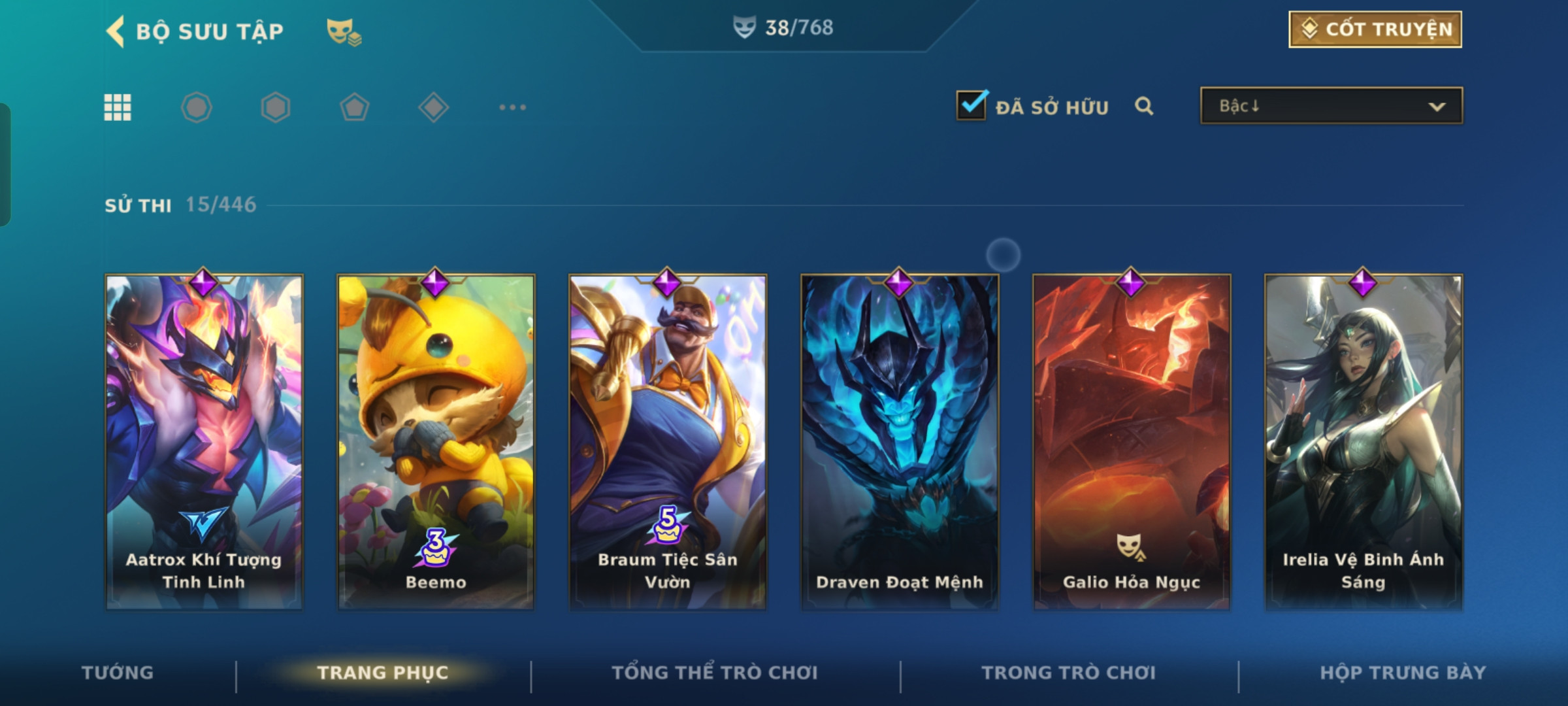1568x706 pixels.
Task: Go back from the Bộ Sưu Tập screen
Action: (x=116, y=31)
